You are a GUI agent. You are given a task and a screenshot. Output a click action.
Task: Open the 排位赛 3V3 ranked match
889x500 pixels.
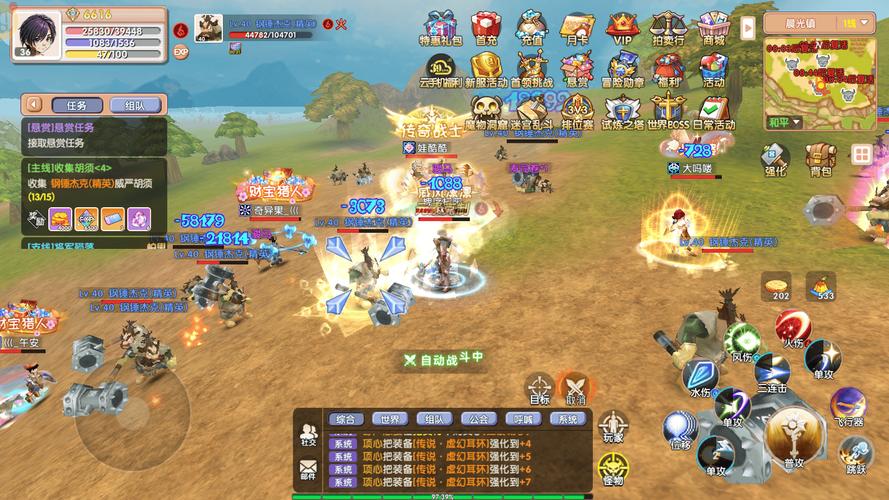tap(576, 110)
